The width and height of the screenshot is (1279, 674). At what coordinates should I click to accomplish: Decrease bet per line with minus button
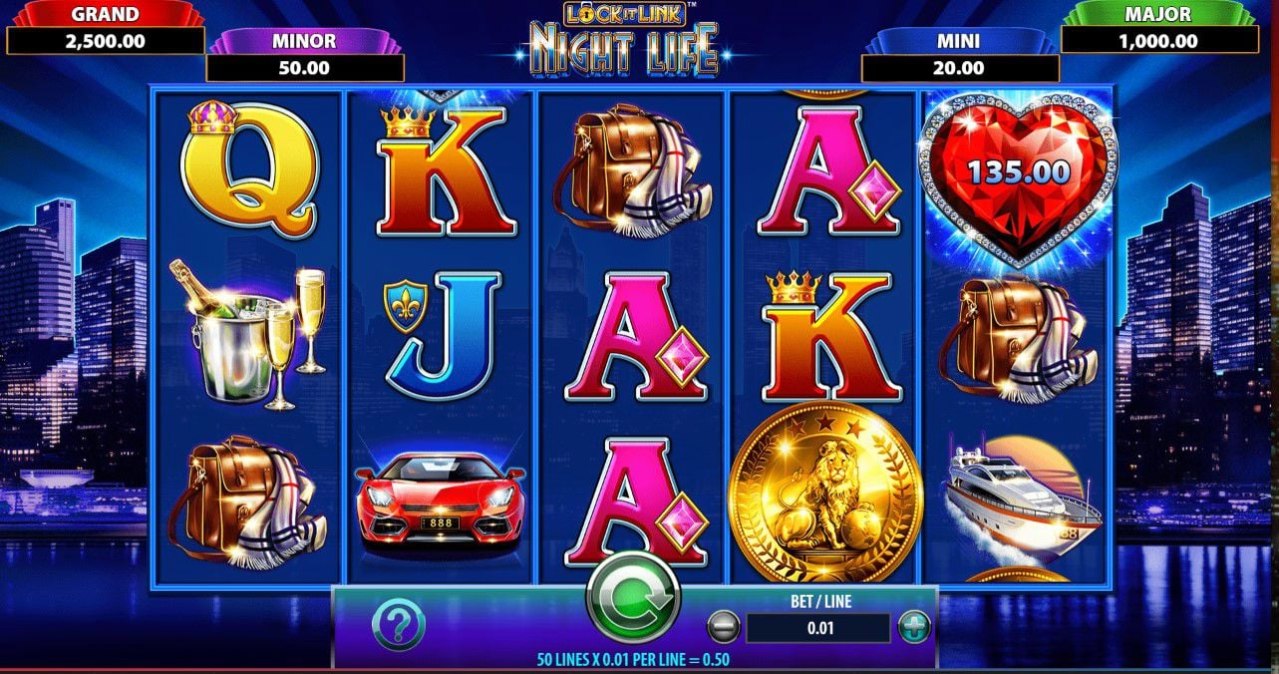(x=723, y=627)
